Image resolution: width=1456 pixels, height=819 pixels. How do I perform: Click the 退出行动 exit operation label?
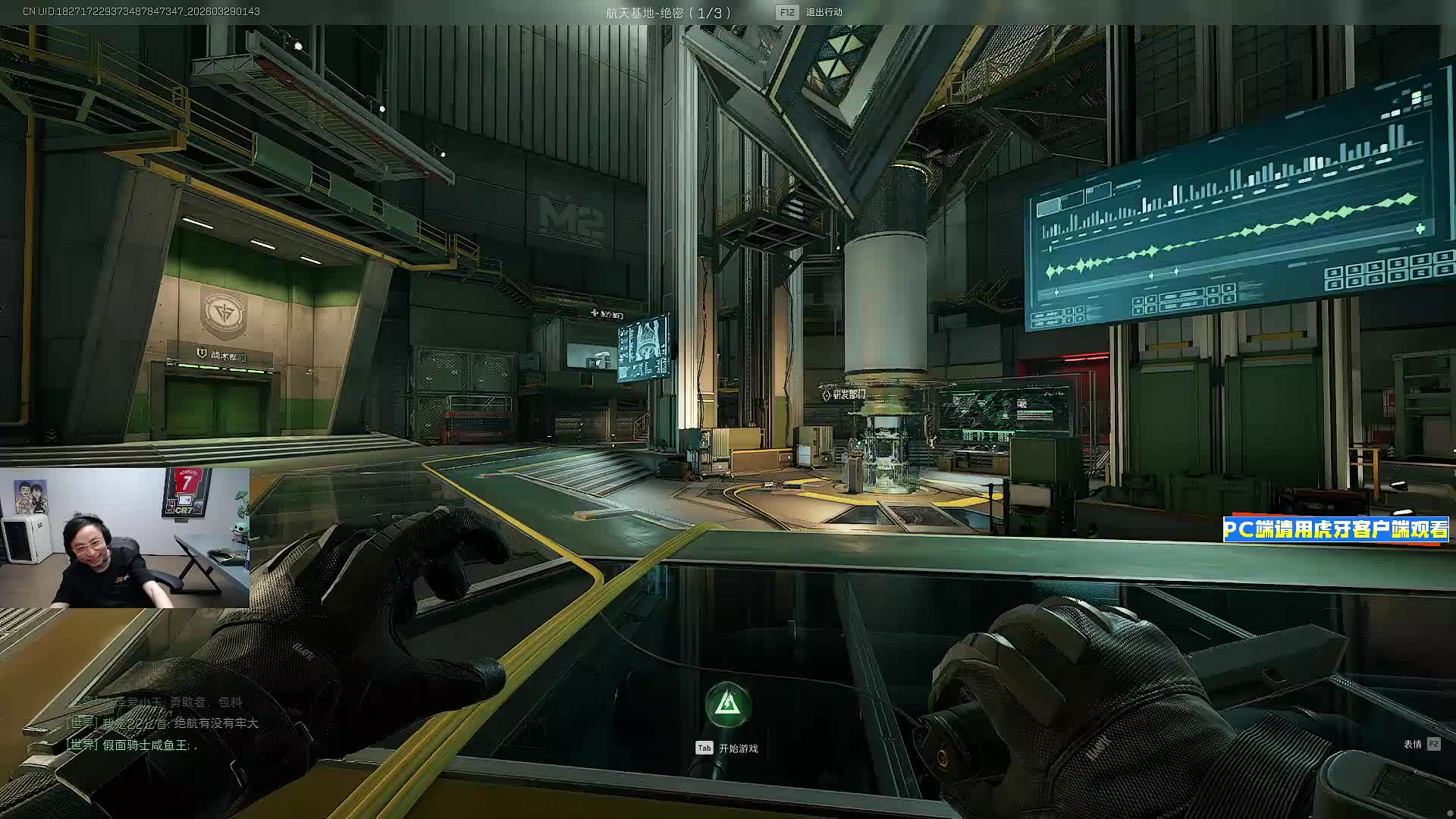point(824,12)
